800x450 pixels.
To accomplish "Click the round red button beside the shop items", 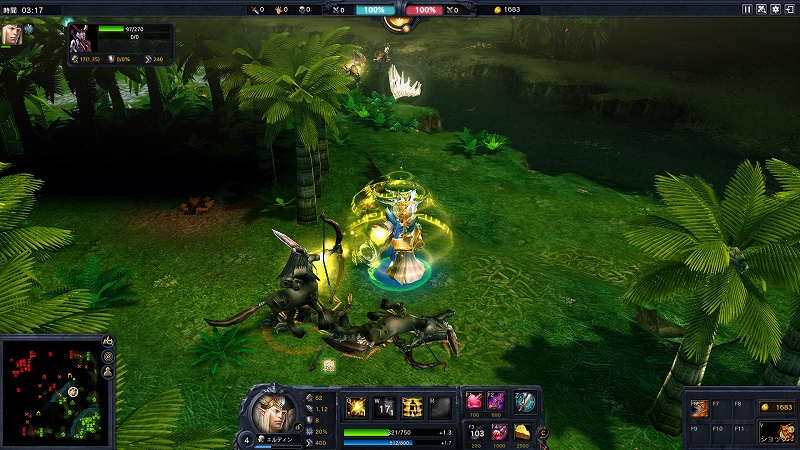I will coord(542,433).
